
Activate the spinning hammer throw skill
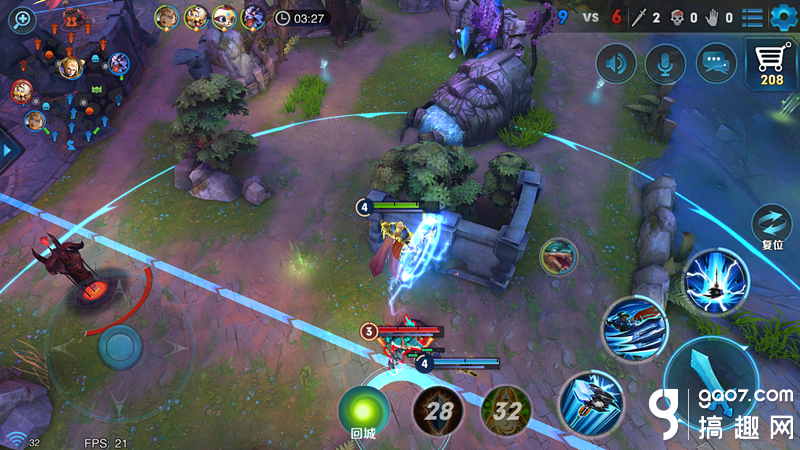coord(591,400)
